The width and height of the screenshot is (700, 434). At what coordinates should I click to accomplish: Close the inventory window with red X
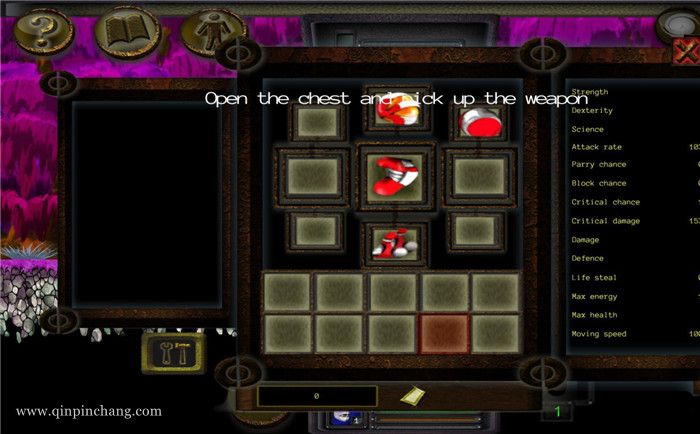click(x=688, y=52)
